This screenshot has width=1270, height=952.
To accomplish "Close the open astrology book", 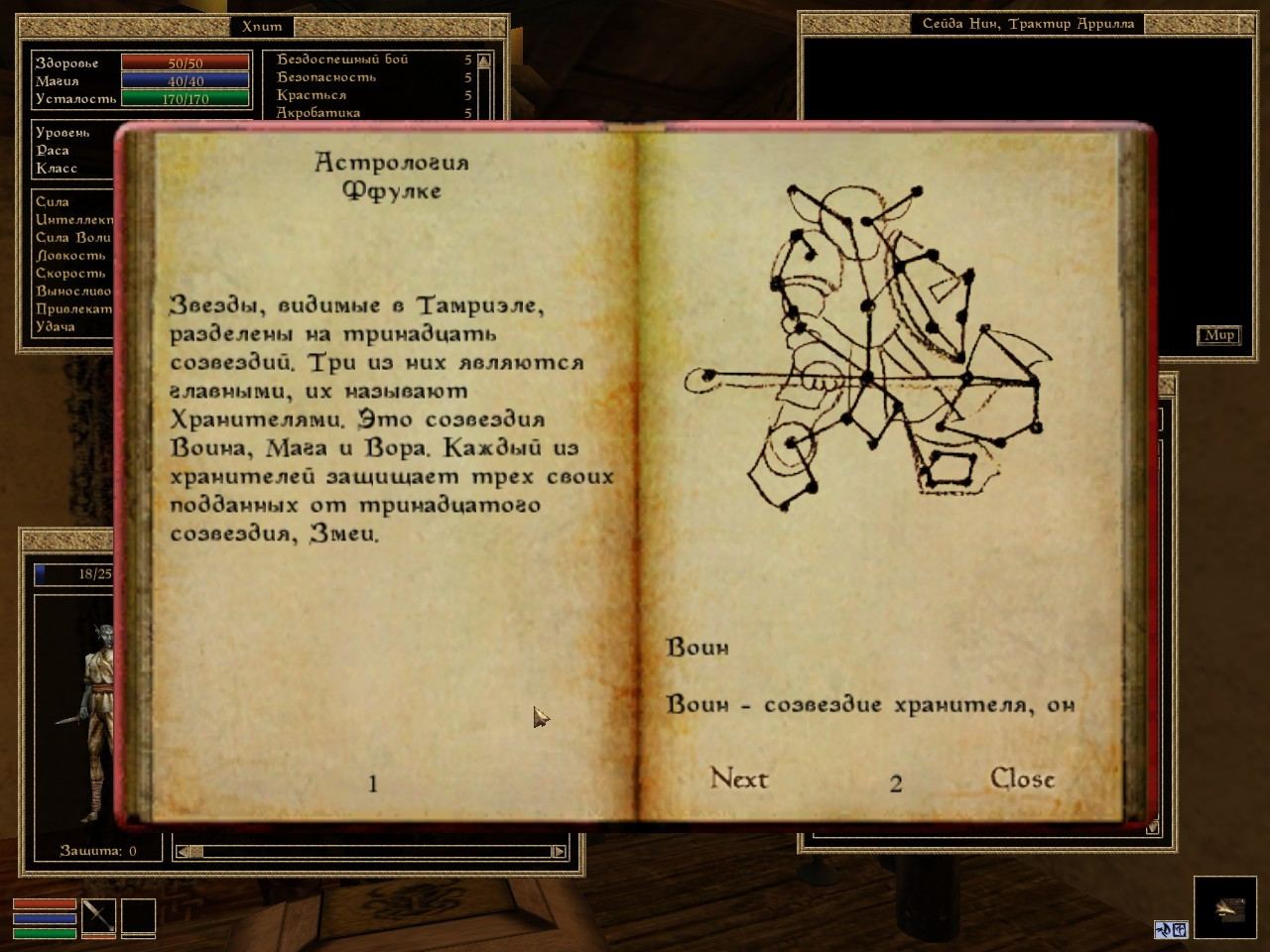I will tap(1022, 778).
